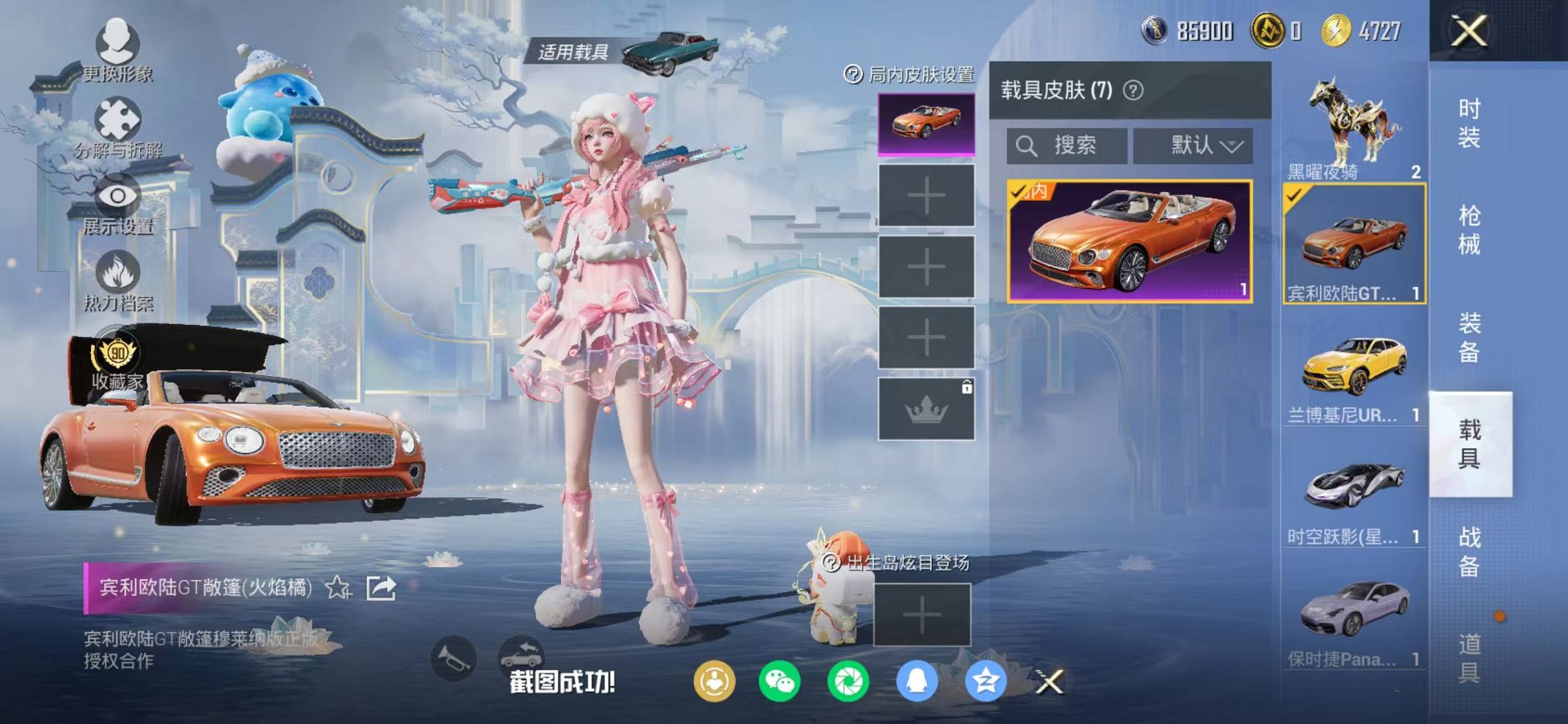Open the 默认 sort order dropdown
This screenshot has width=1568, height=724.
pos(1192,144)
